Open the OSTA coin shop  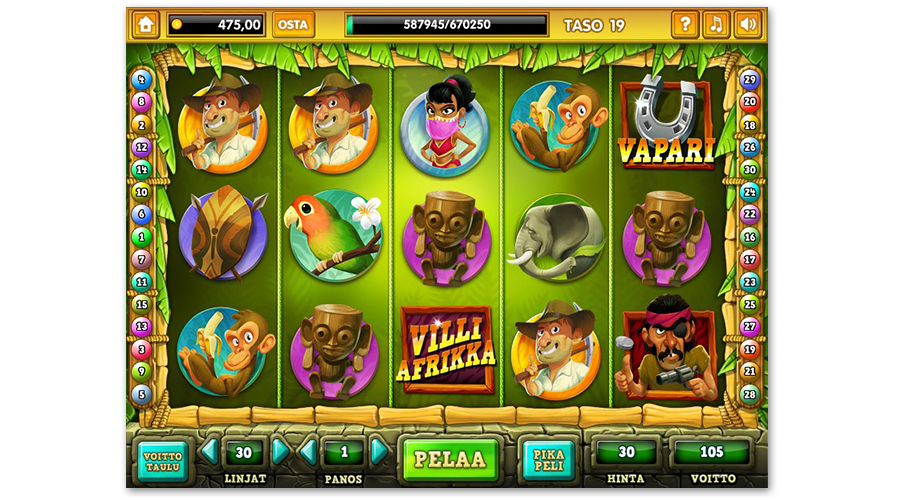point(292,24)
